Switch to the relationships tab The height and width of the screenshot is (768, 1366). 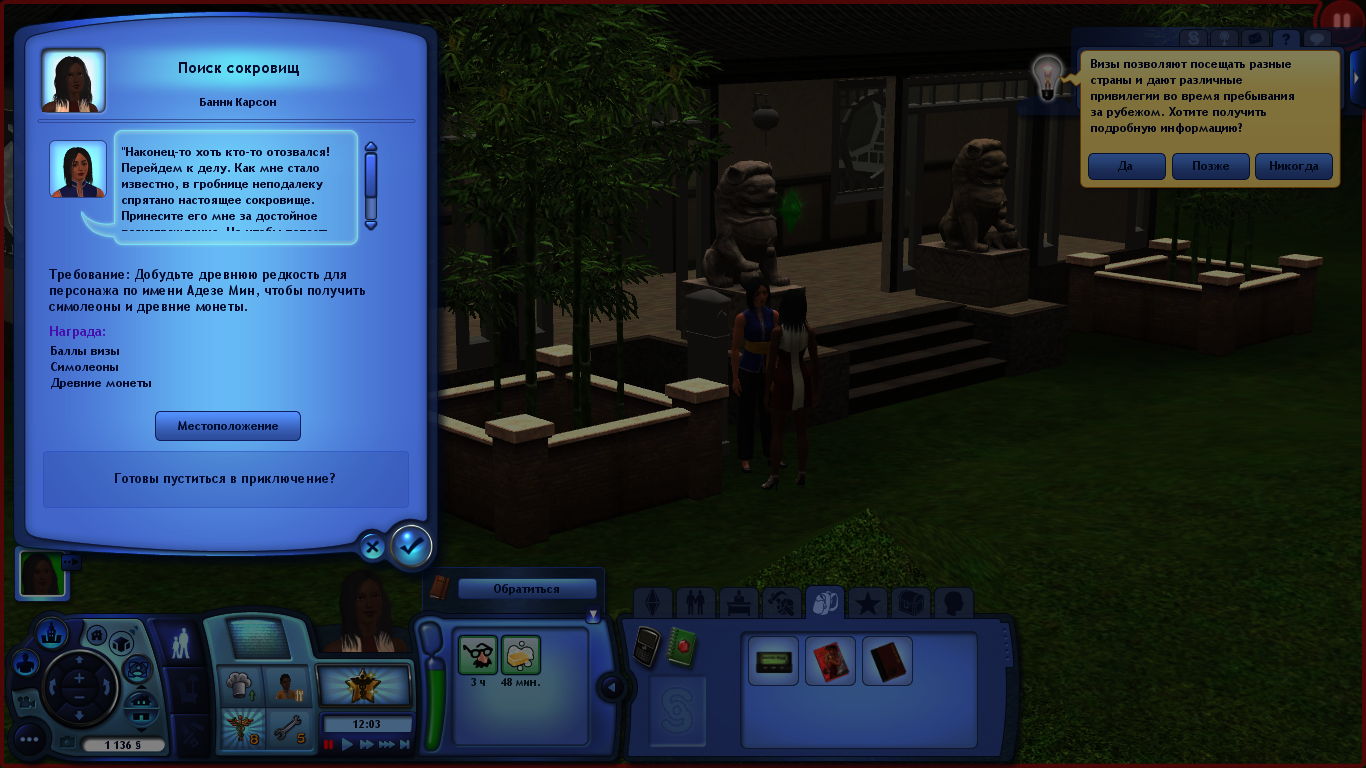click(x=694, y=603)
